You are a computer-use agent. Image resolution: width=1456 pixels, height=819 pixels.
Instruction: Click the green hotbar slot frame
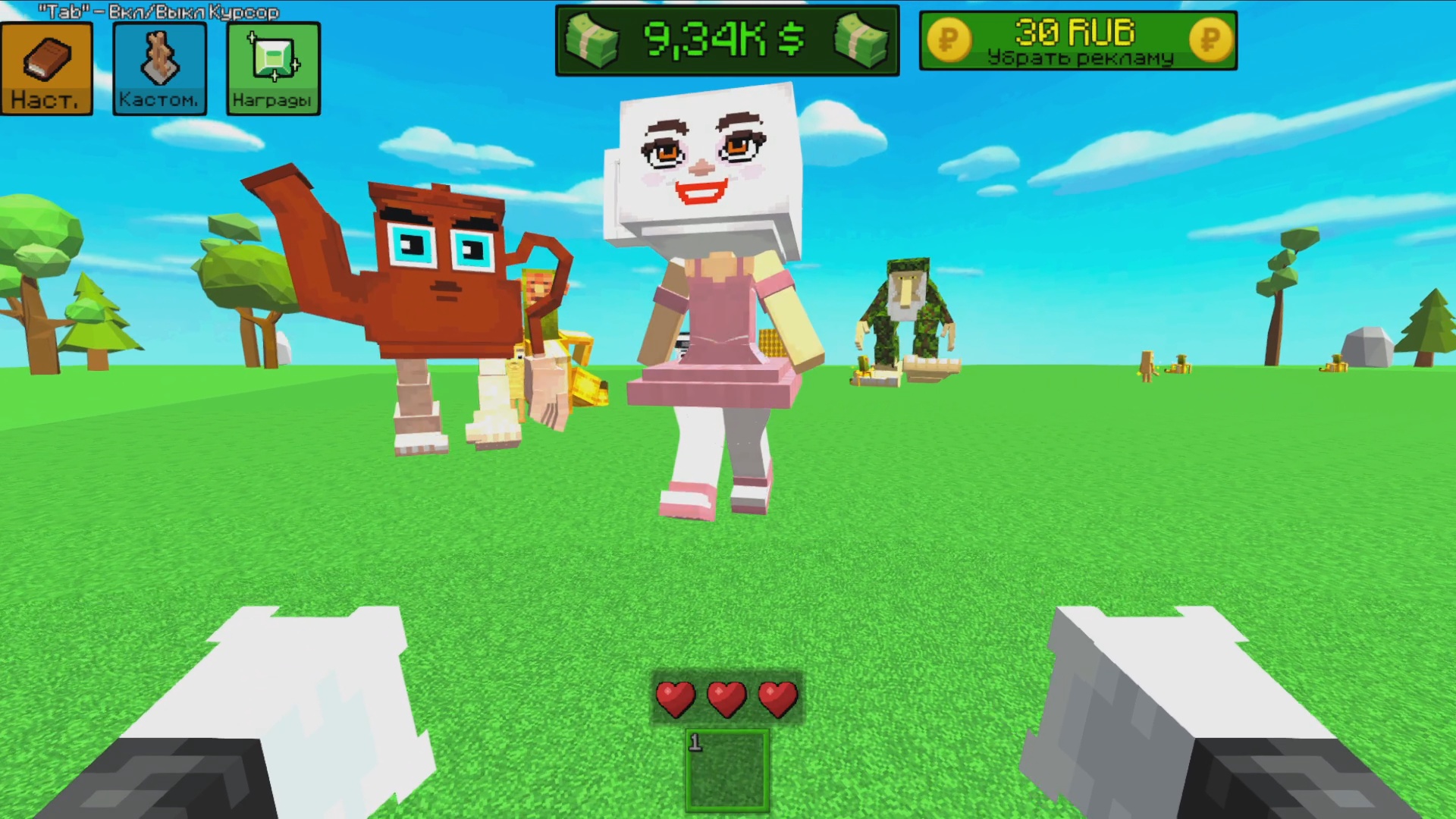[726, 770]
